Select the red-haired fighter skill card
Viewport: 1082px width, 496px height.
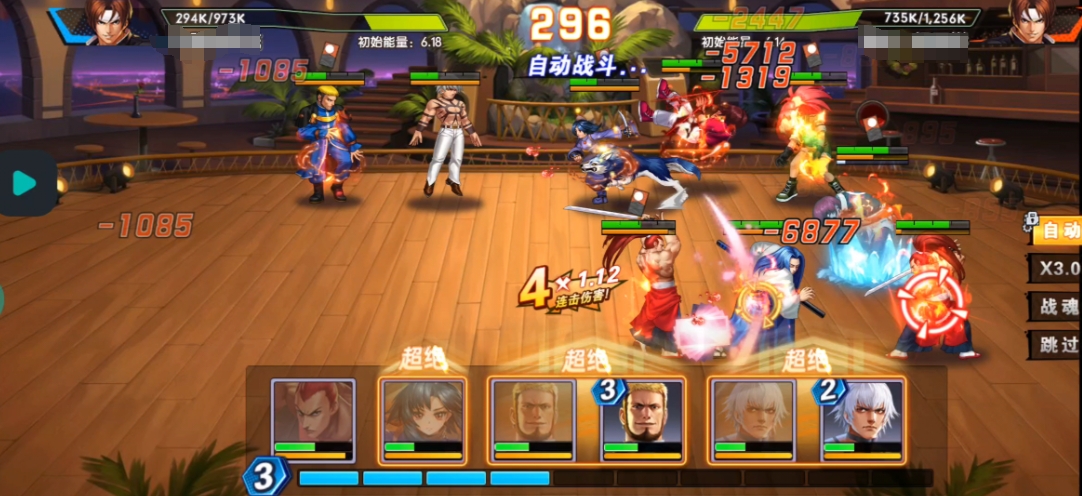314,420
